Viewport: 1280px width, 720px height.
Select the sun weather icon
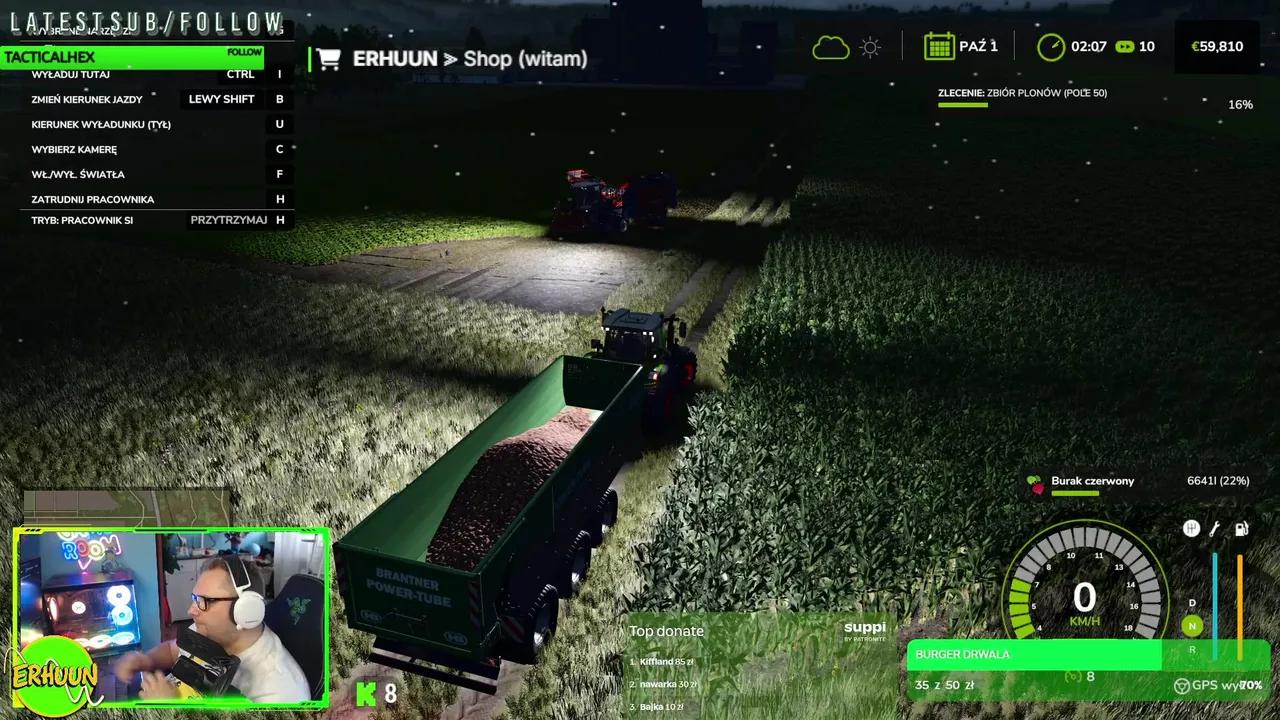pos(869,46)
